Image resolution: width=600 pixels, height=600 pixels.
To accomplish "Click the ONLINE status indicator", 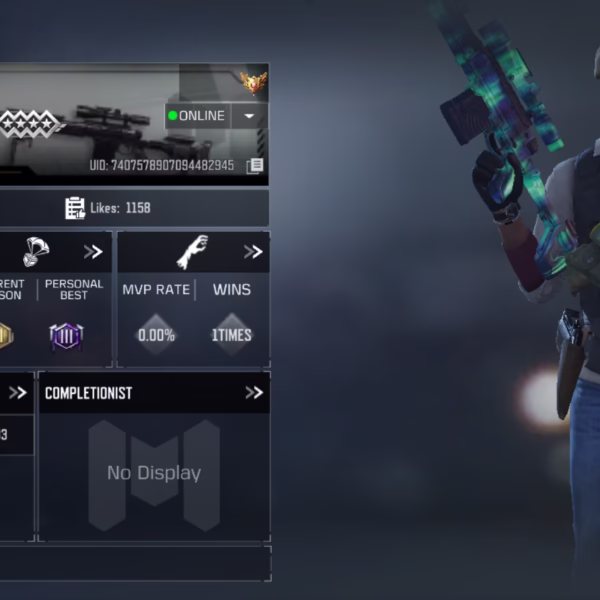I will 197,116.
